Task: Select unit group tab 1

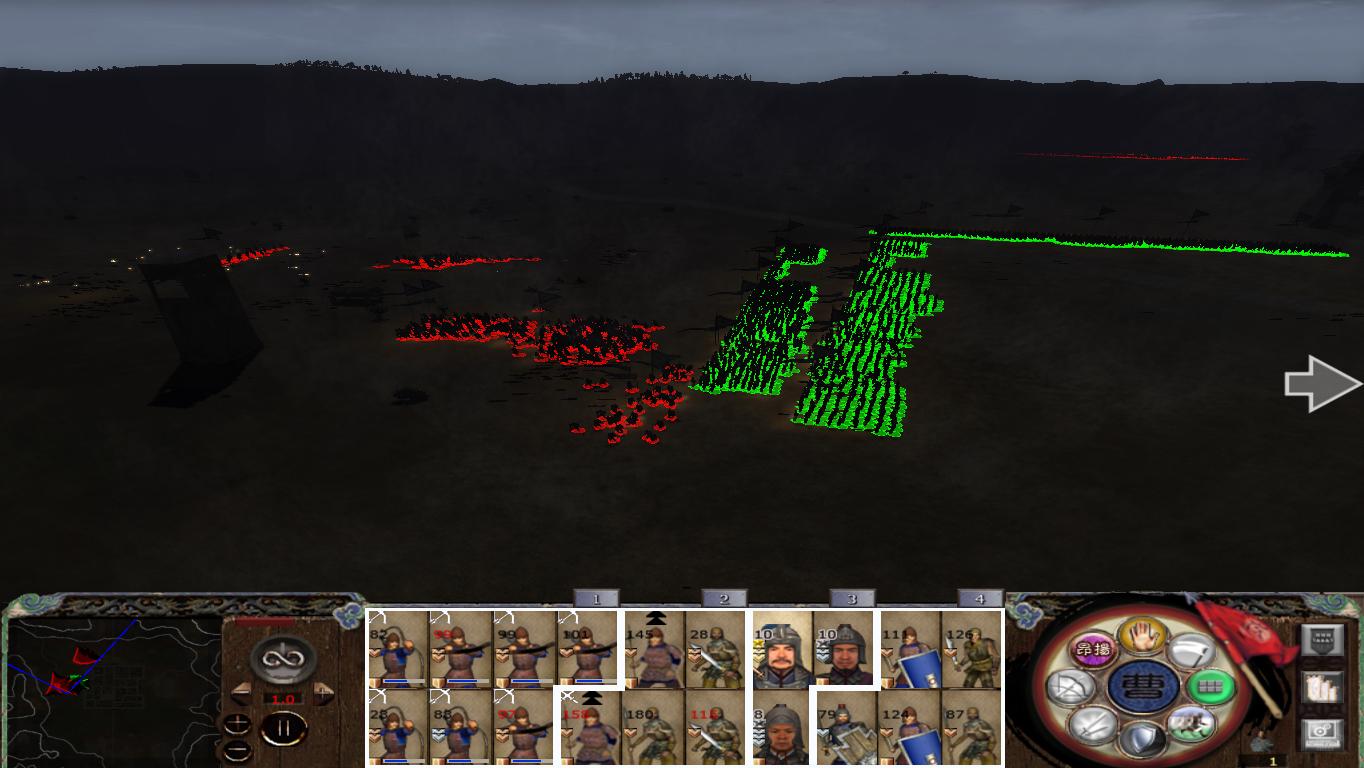Action: (x=595, y=600)
